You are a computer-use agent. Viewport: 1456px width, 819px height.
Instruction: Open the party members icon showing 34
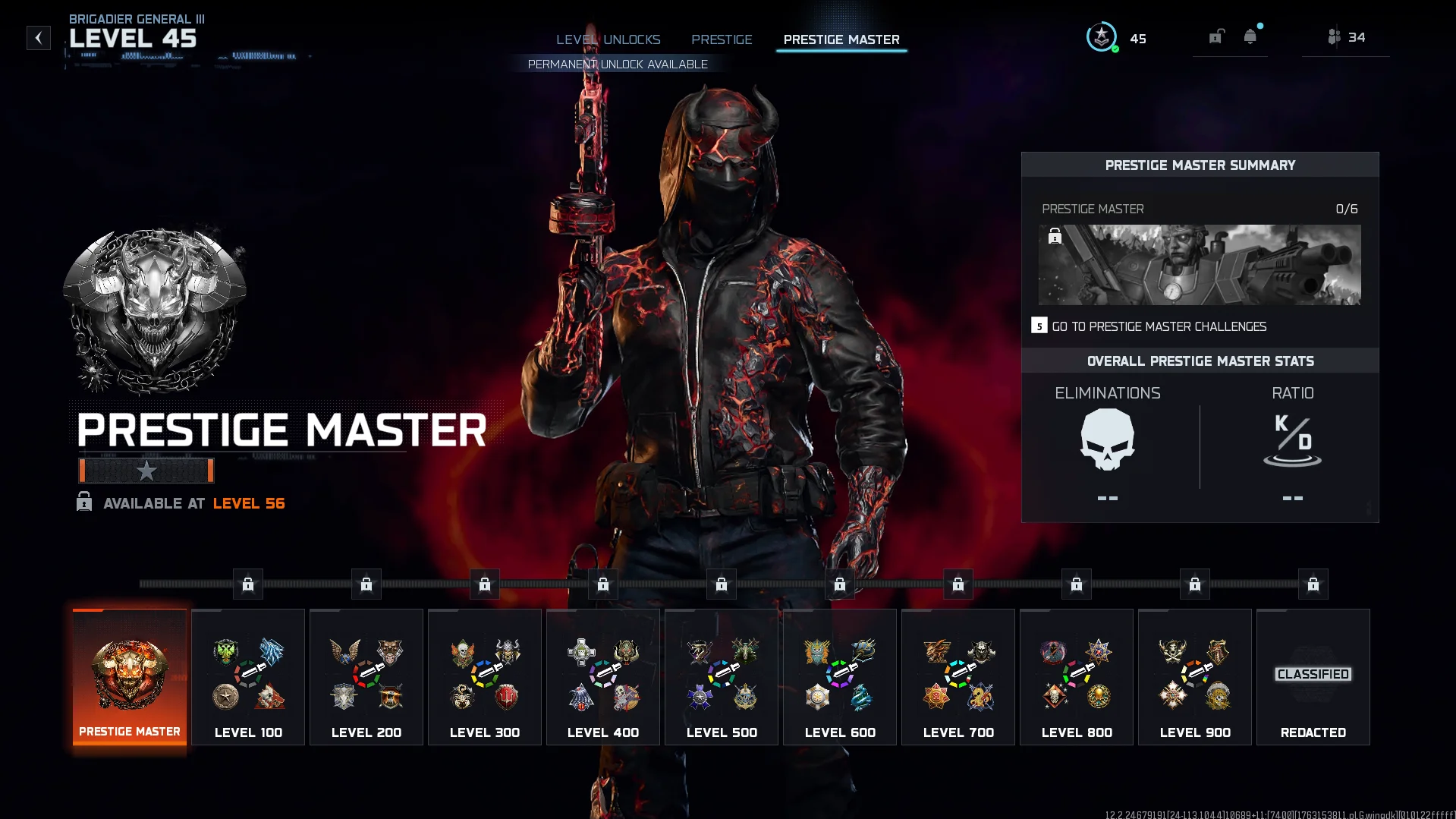point(1346,37)
